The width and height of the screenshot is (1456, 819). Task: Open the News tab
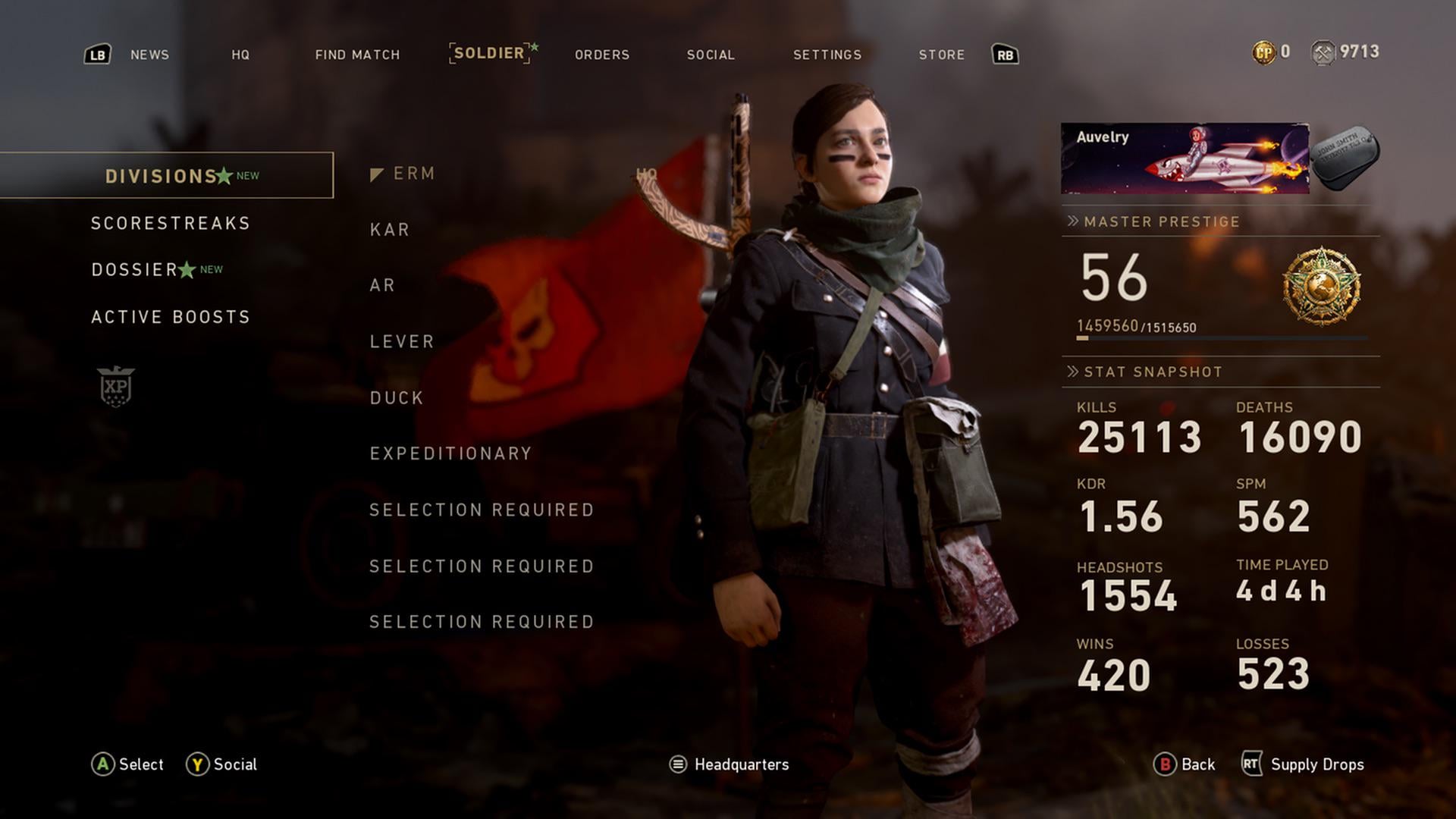149,55
